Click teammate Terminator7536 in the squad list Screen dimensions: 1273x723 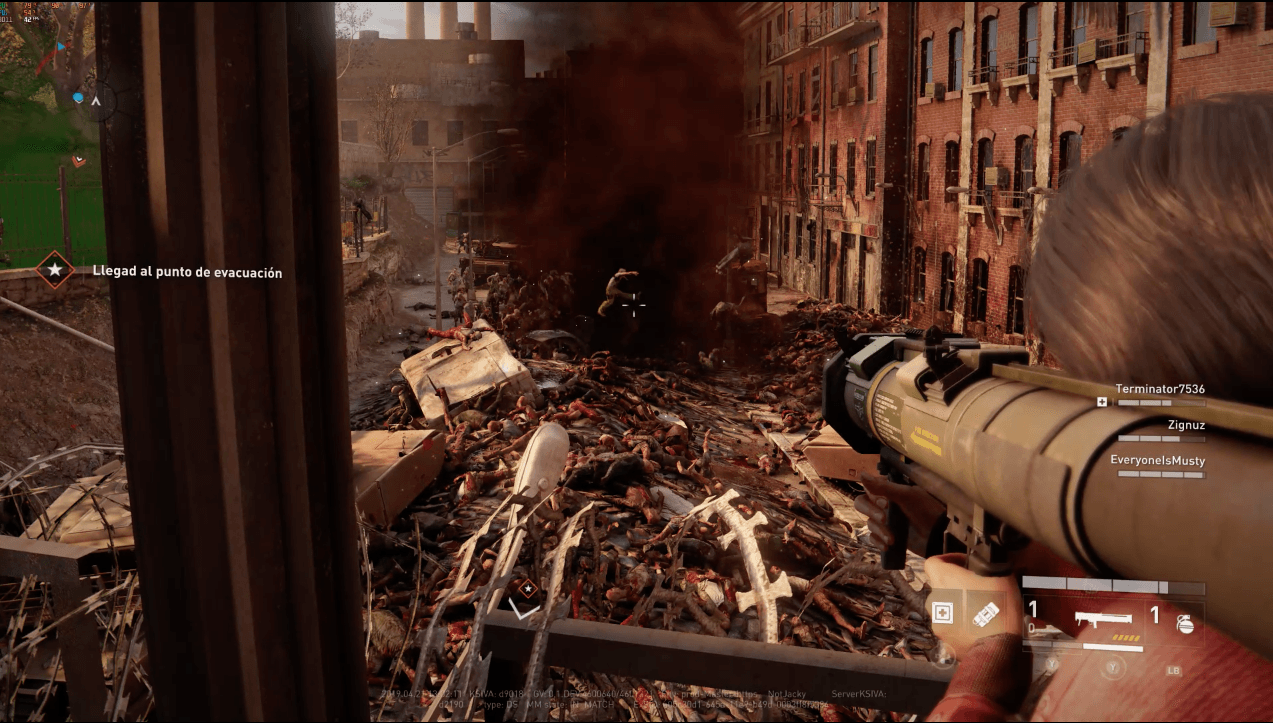[x=1159, y=389]
